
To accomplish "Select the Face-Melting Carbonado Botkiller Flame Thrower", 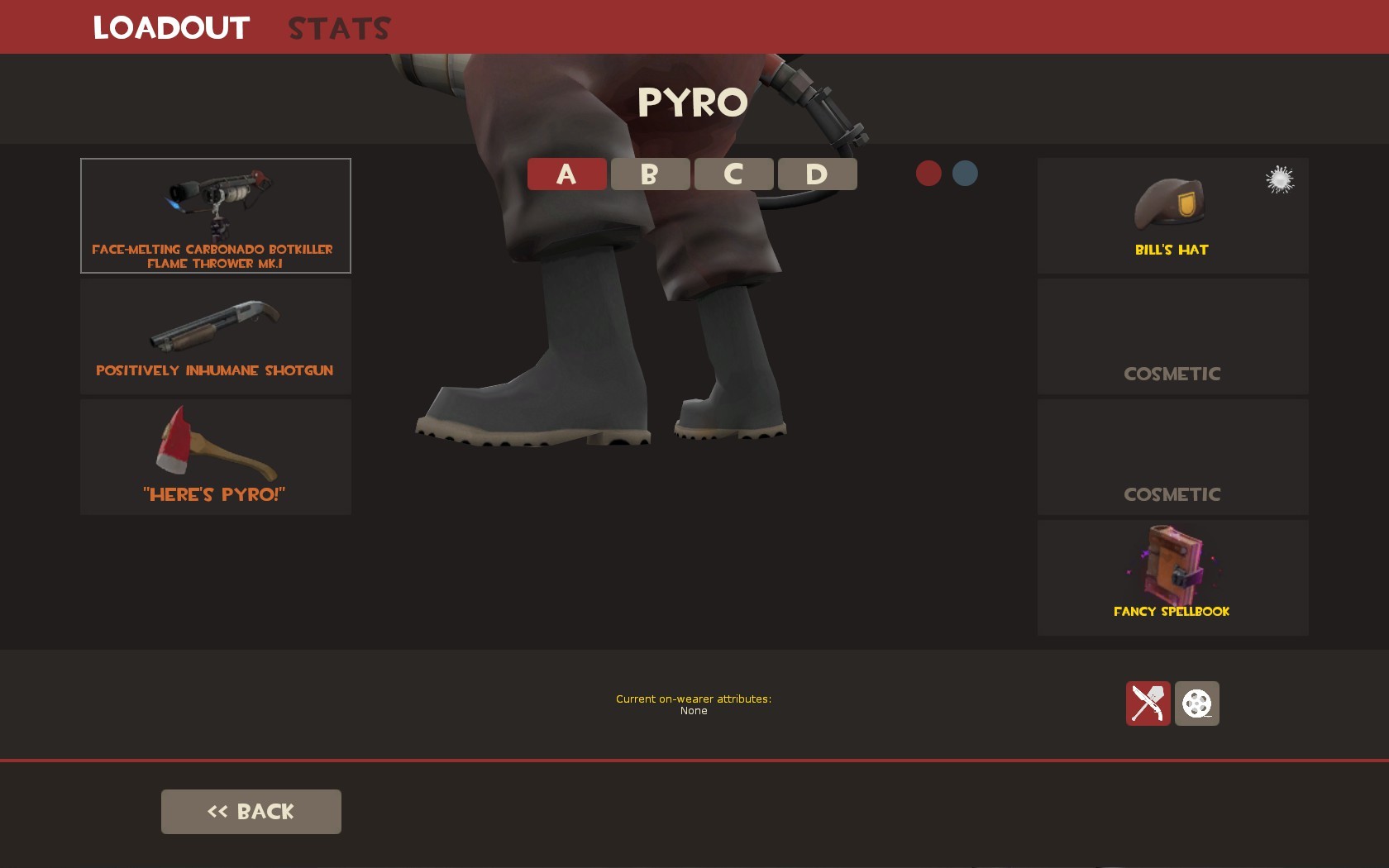I will (x=215, y=215).
